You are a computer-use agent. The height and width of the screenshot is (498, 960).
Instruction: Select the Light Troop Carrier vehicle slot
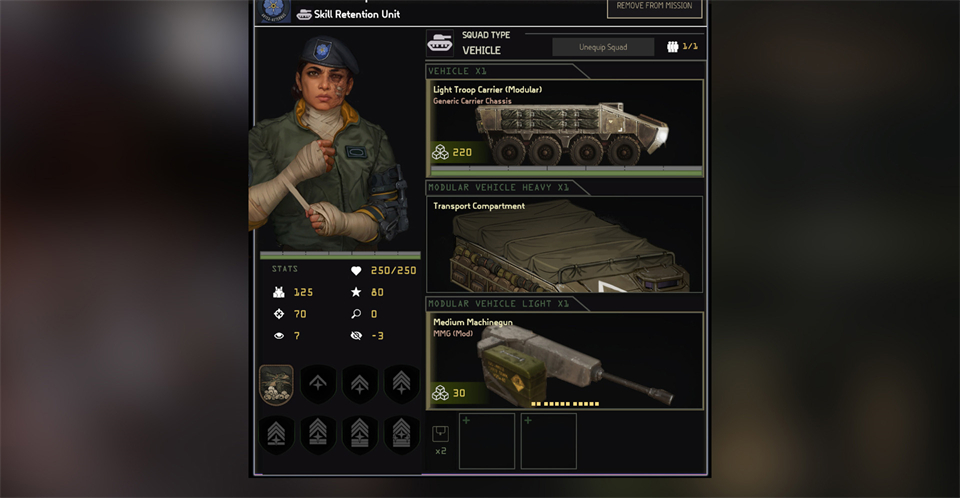pyautogui.click(x=565, y=127)
